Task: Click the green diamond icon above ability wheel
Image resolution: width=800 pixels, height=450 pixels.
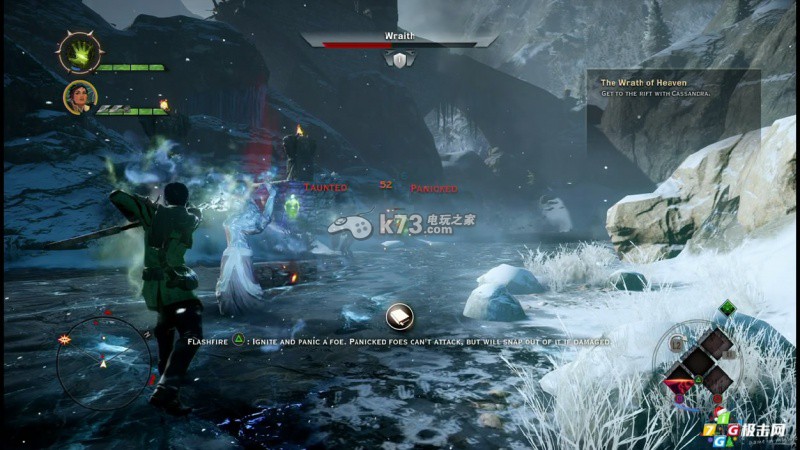Action: [x=726, y=309]
